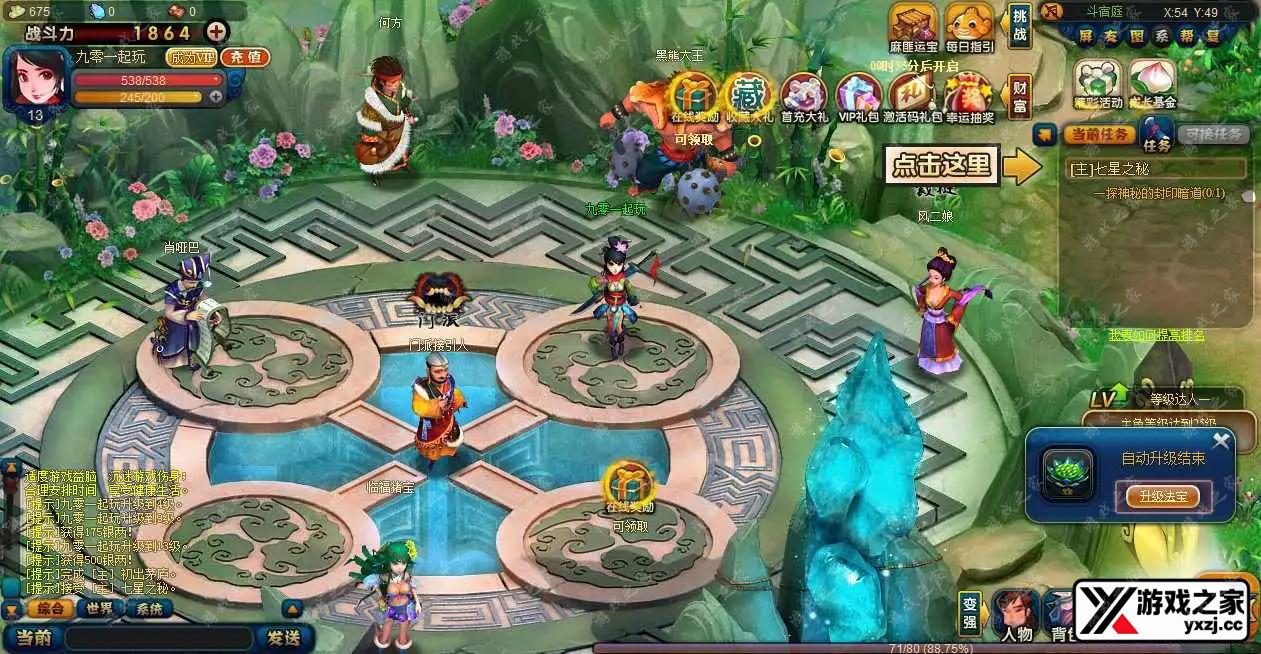The image size is (1261, 654).
Task: Open the 麻匪运宝 crate icon
Action: 914,25
